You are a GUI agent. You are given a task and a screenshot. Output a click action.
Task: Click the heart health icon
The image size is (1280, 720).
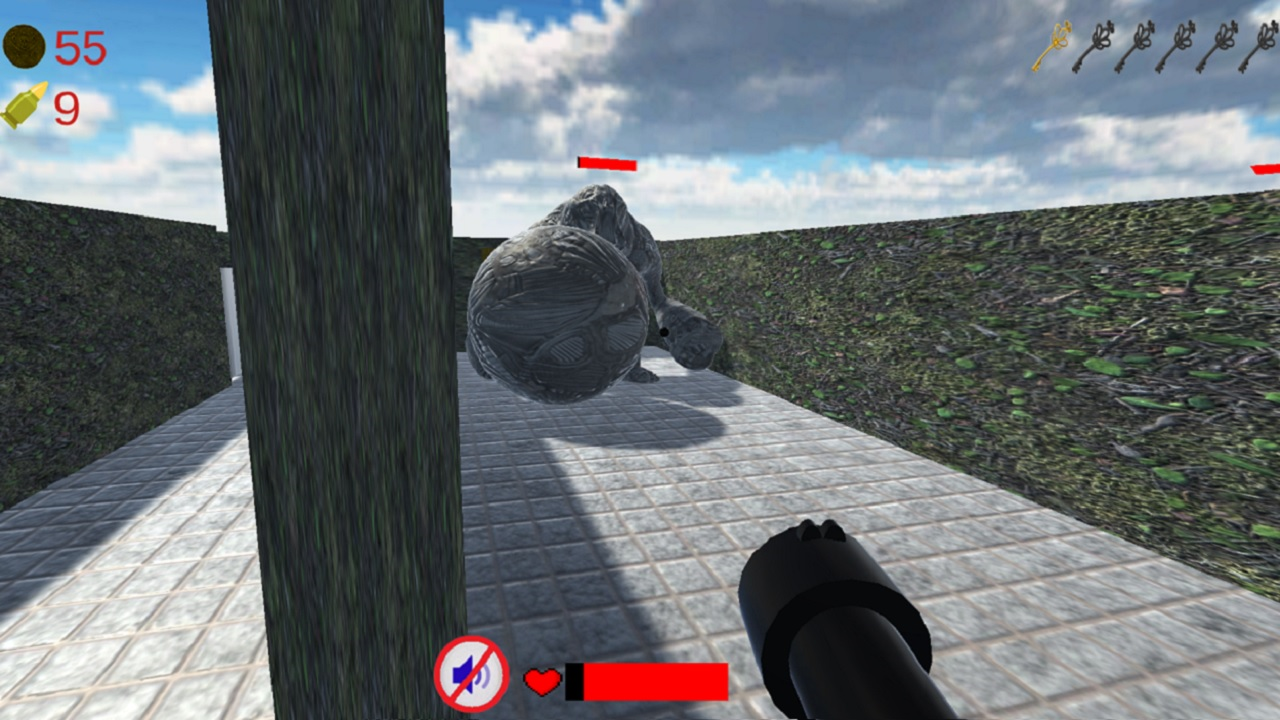[x=541, y=681]
